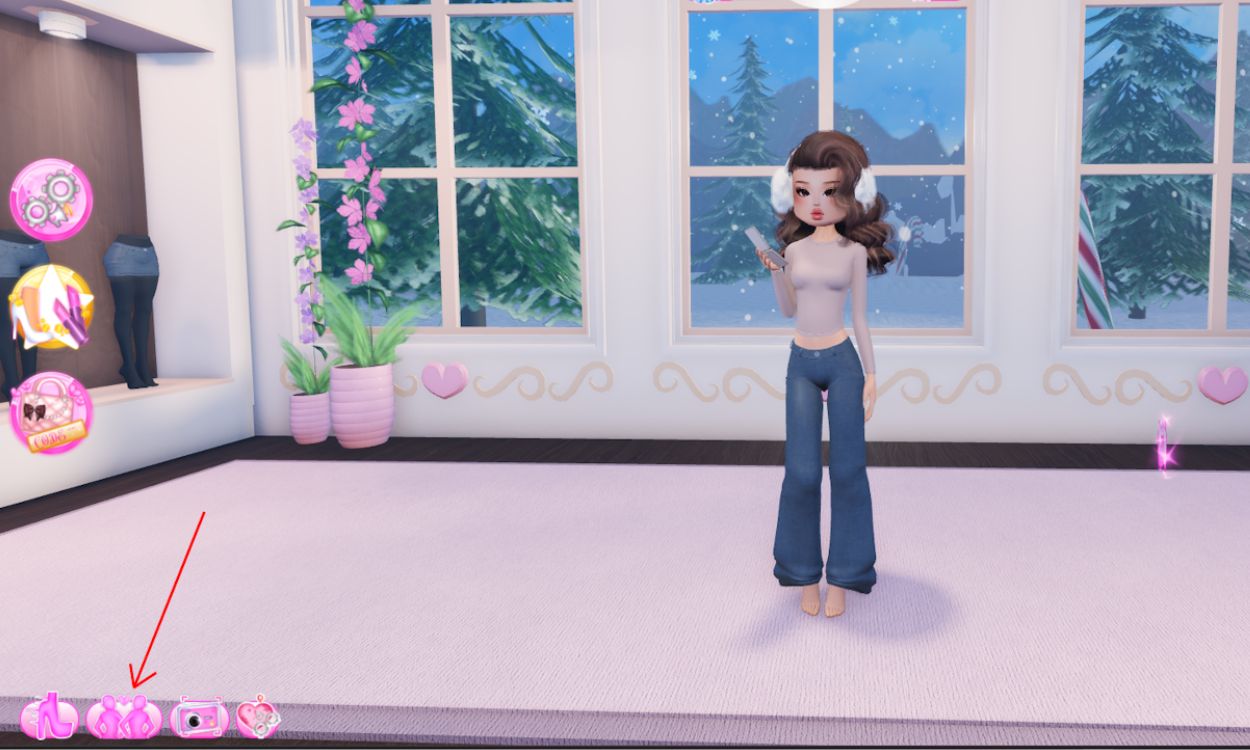
Task: Click the pink high-heel boot icon
Action: coord(49,718)
